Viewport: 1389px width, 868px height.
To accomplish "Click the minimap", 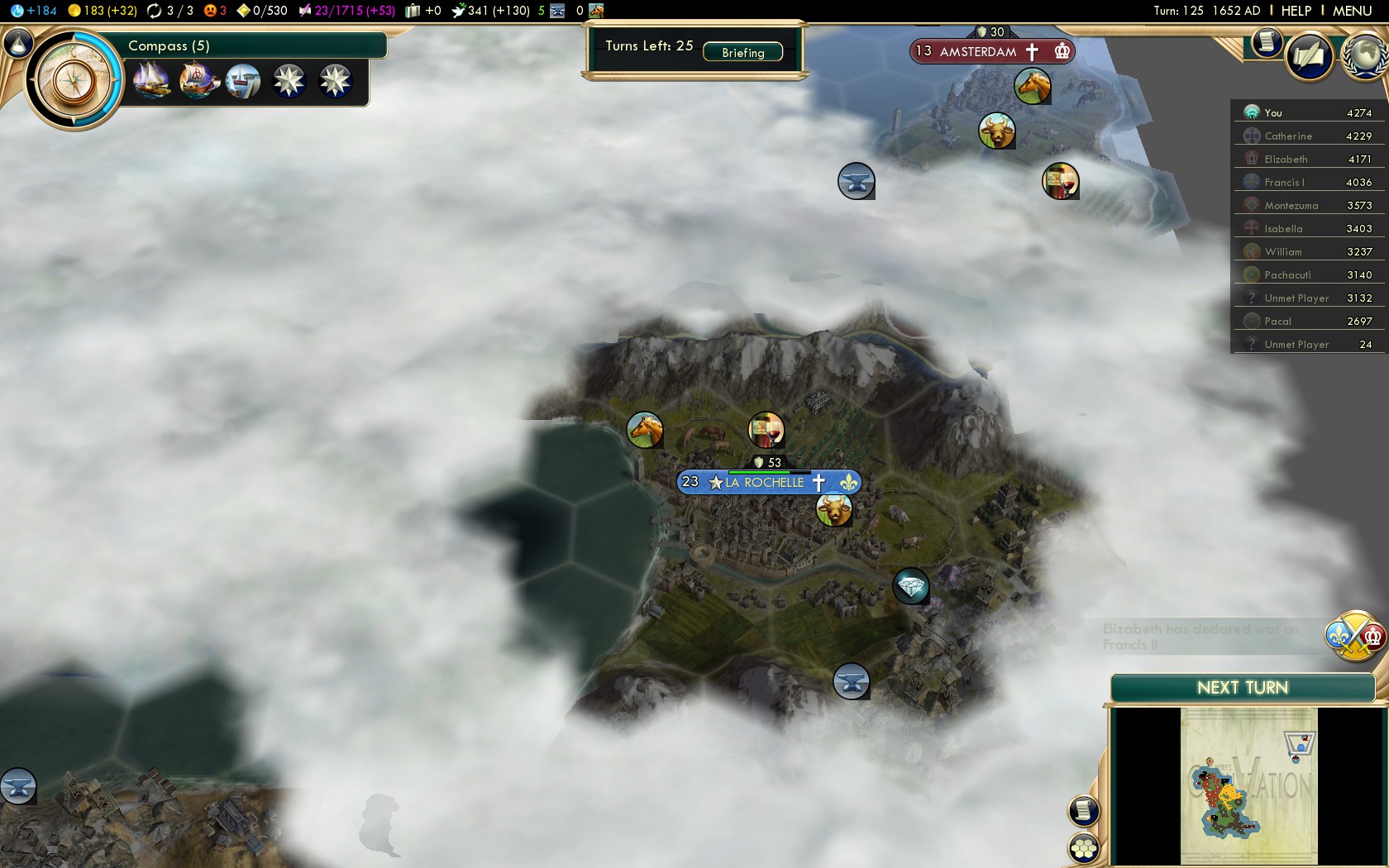I will click(1248, 785).
